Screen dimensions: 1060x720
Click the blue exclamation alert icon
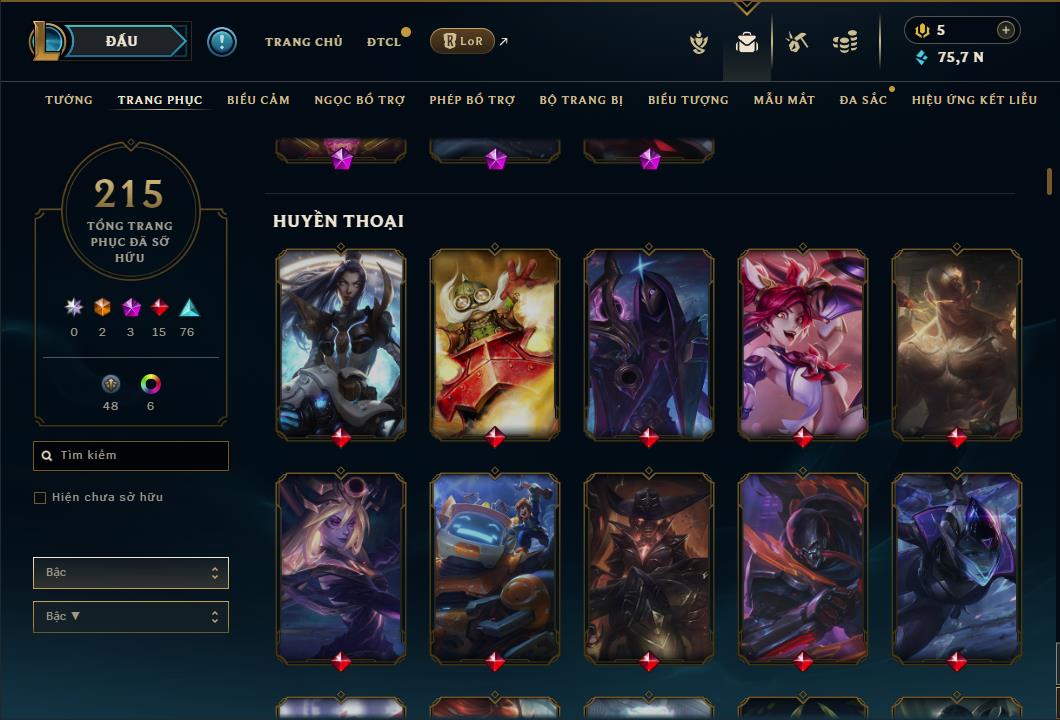tap(222, 41)
